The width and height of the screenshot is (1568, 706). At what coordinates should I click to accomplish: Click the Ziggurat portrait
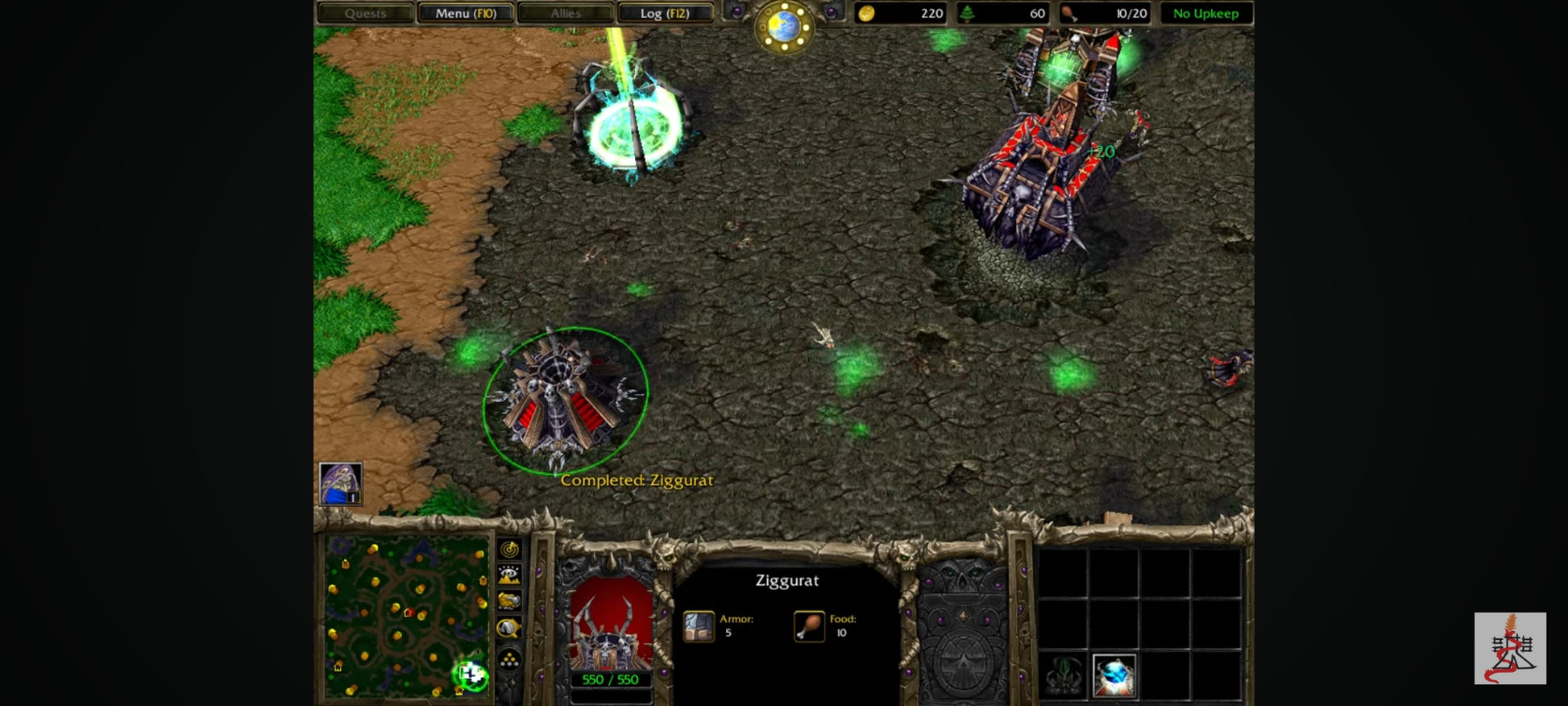click(611, 625)
